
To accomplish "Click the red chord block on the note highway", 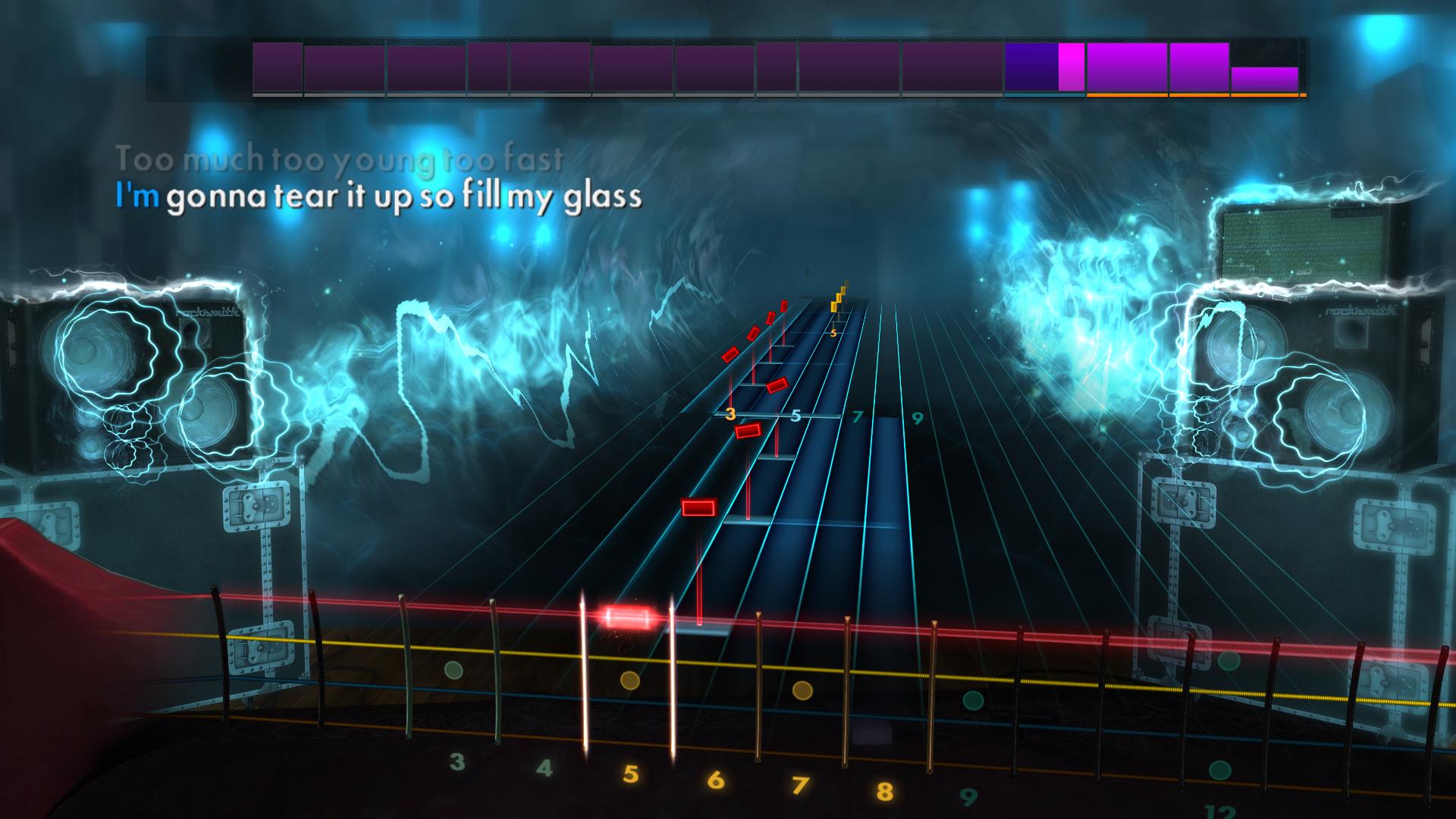I will click(x=698, y=506).
